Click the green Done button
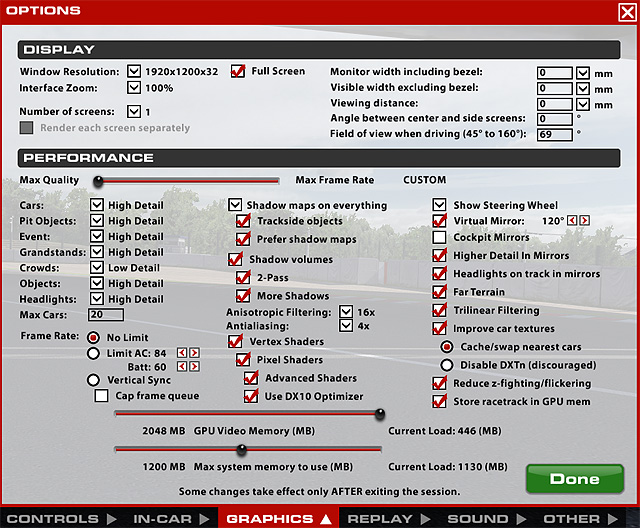The image size is (640, 528). [574, 479]
